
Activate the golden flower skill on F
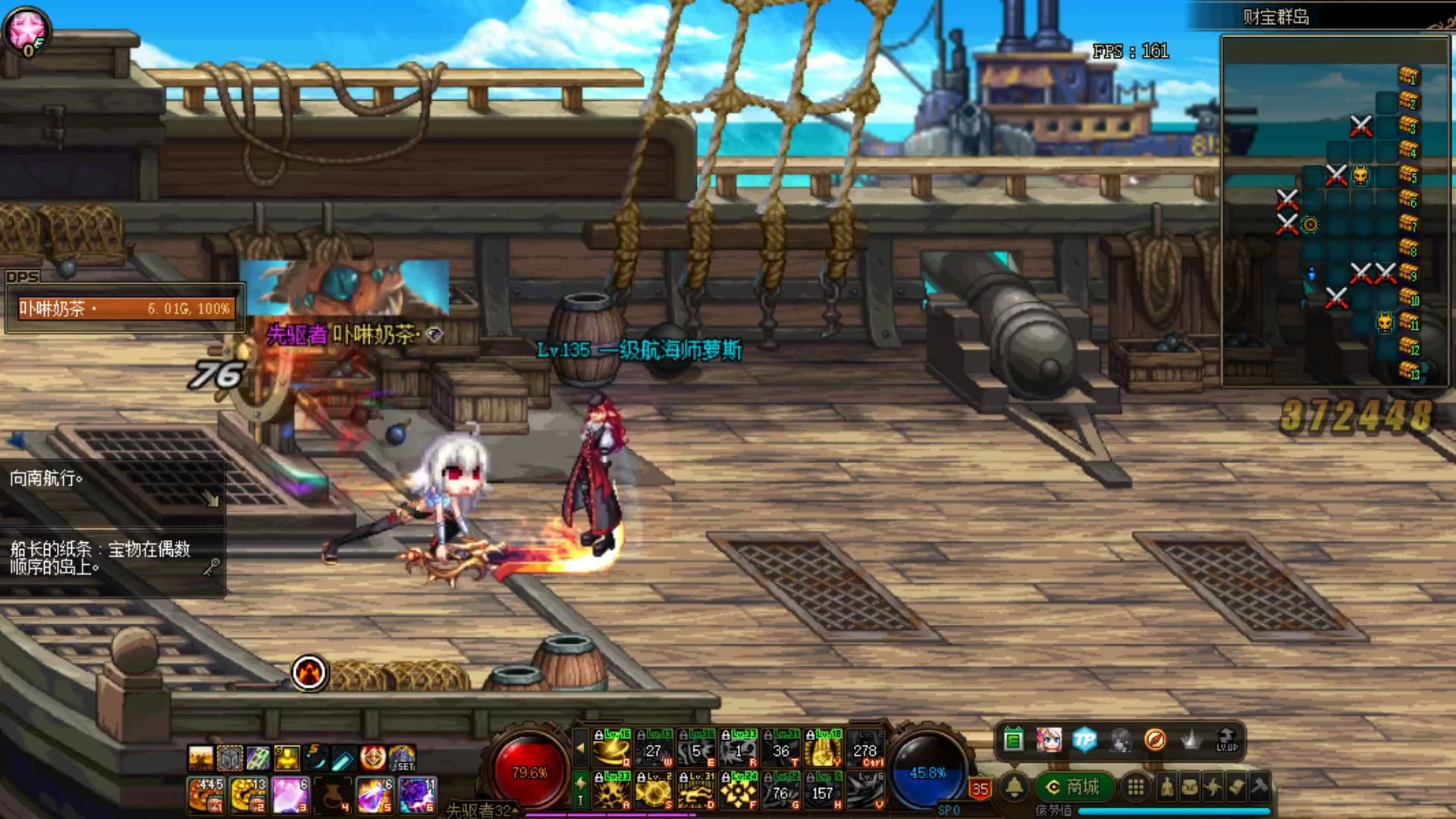pos(739,792)
